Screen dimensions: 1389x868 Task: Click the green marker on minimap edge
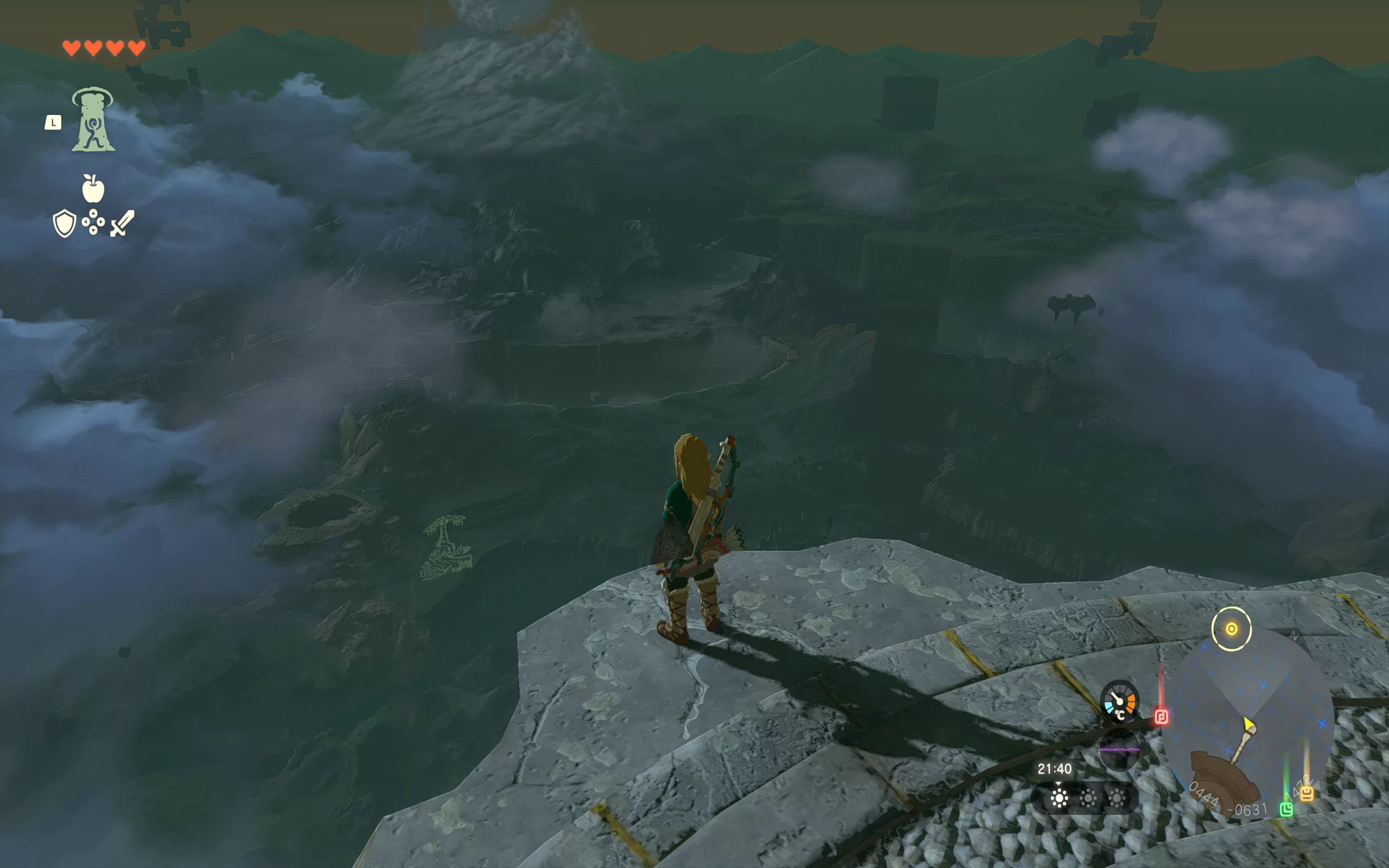[x=1286, y=809]
